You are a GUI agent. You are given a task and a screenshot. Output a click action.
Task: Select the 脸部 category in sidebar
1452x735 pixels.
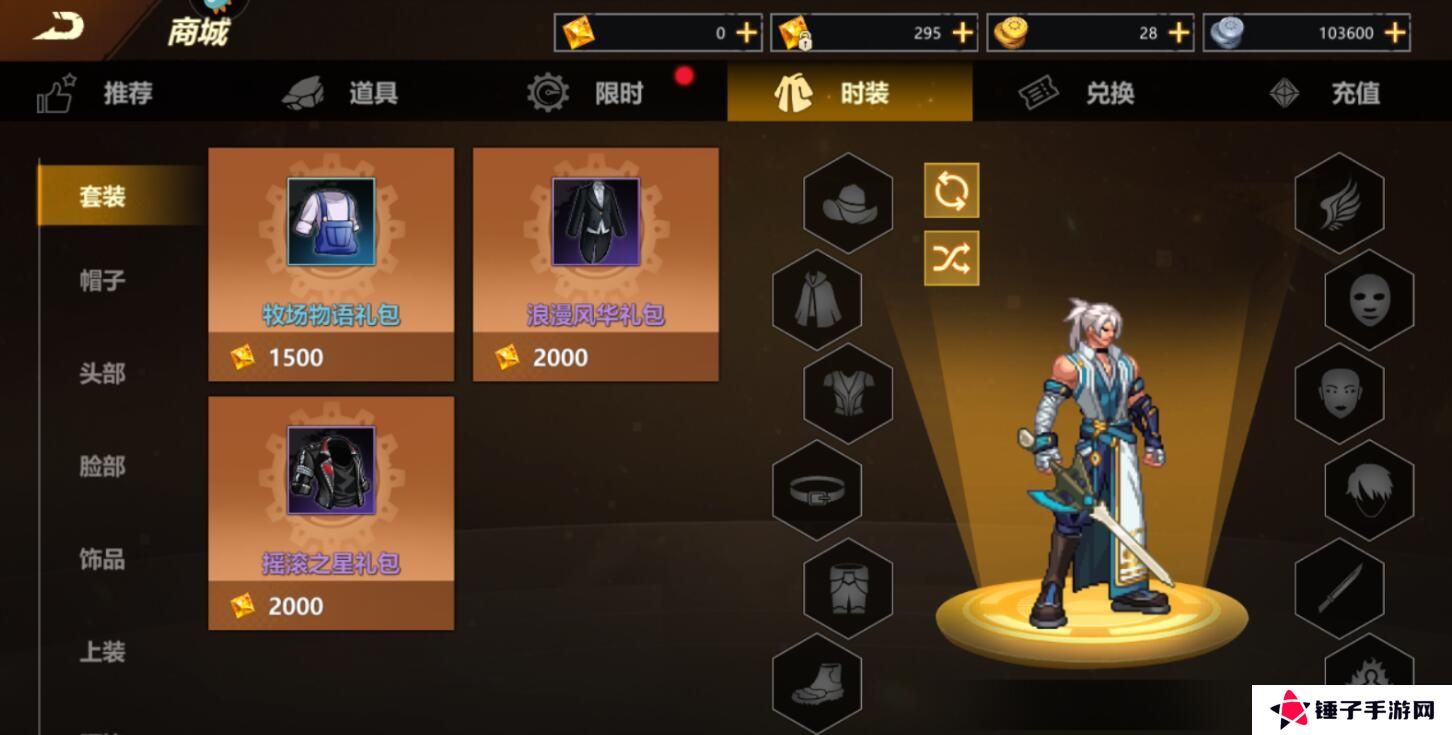pyautogui.click(x=100, y=466)
